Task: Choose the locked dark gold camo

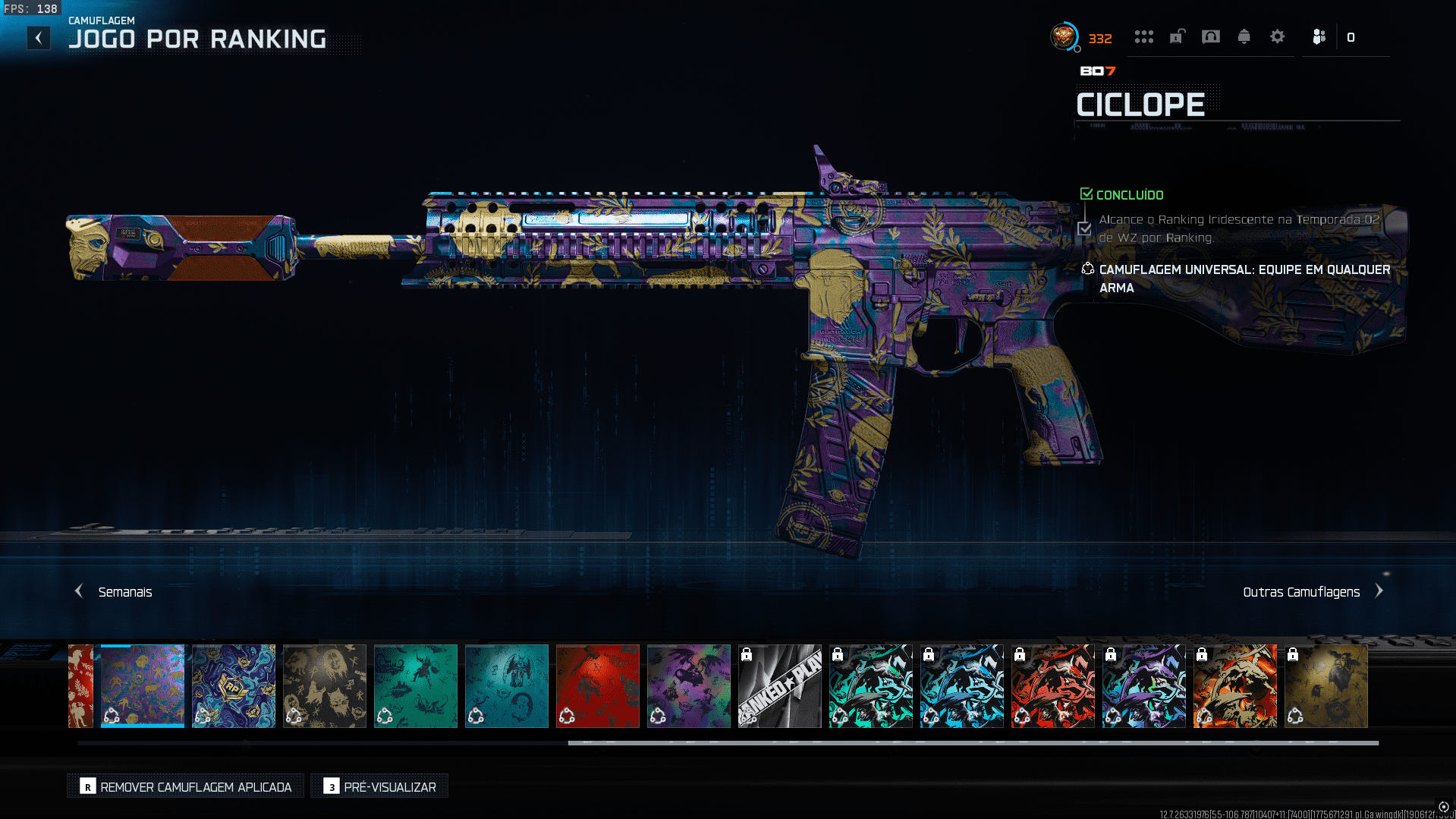Action: (x=1326, y=686)
